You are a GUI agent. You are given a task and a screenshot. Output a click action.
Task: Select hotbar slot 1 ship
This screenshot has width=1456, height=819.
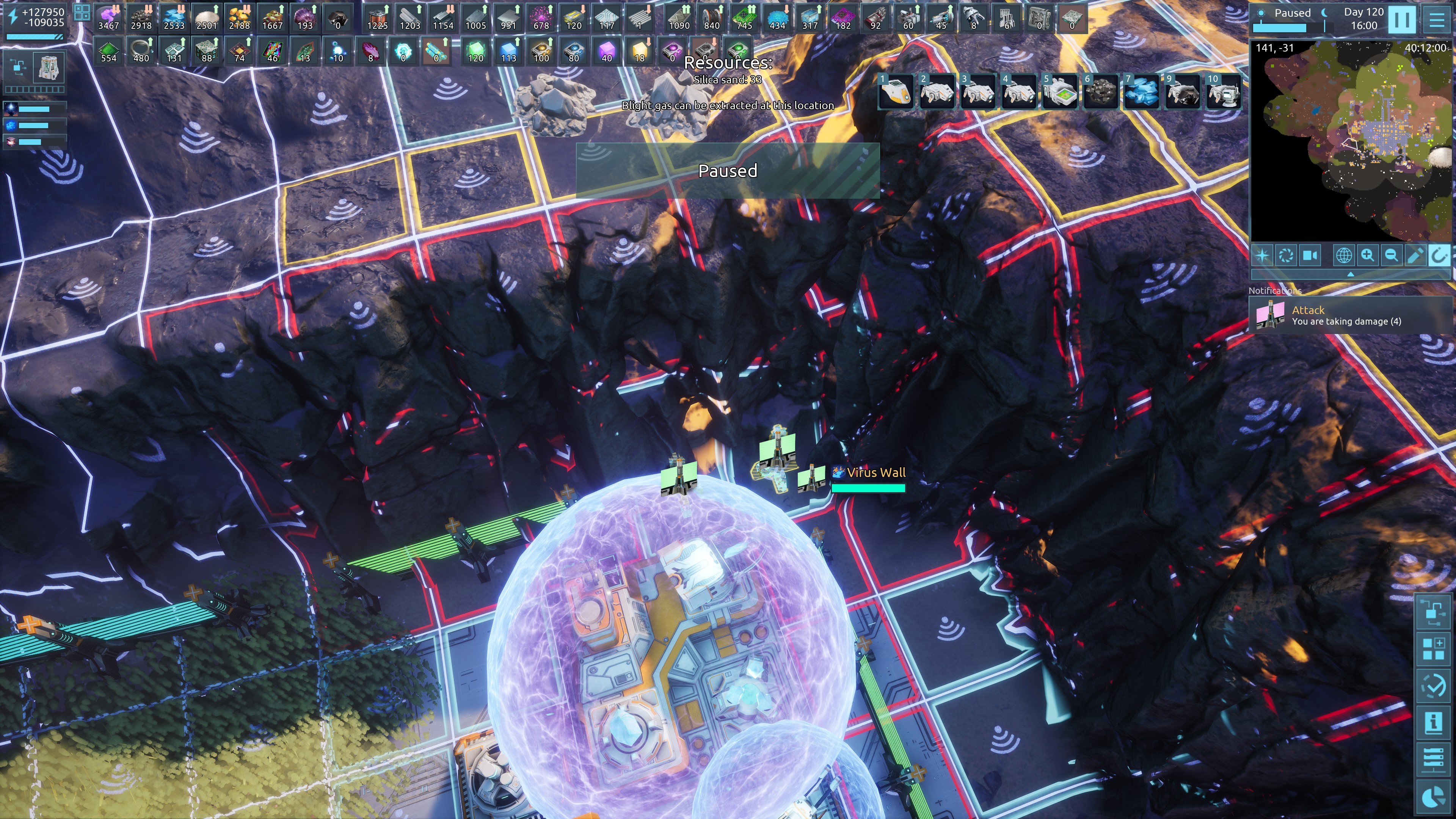click(896, 91)
